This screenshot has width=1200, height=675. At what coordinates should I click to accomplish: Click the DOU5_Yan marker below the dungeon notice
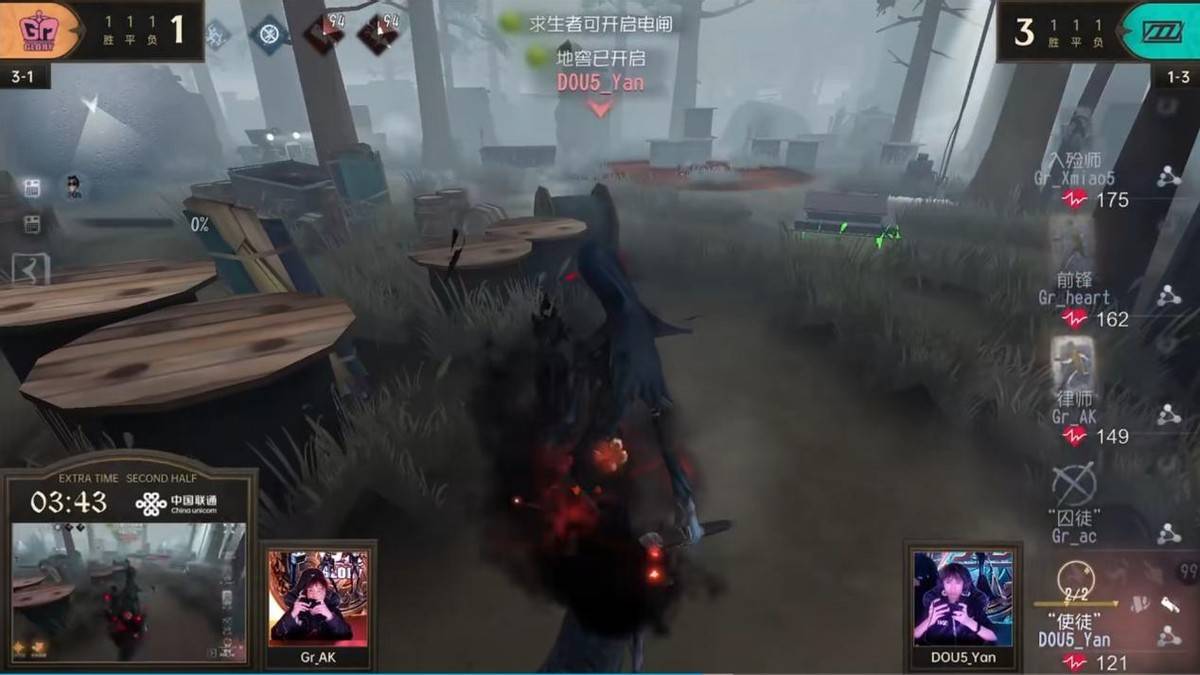(x=600, y=84)
